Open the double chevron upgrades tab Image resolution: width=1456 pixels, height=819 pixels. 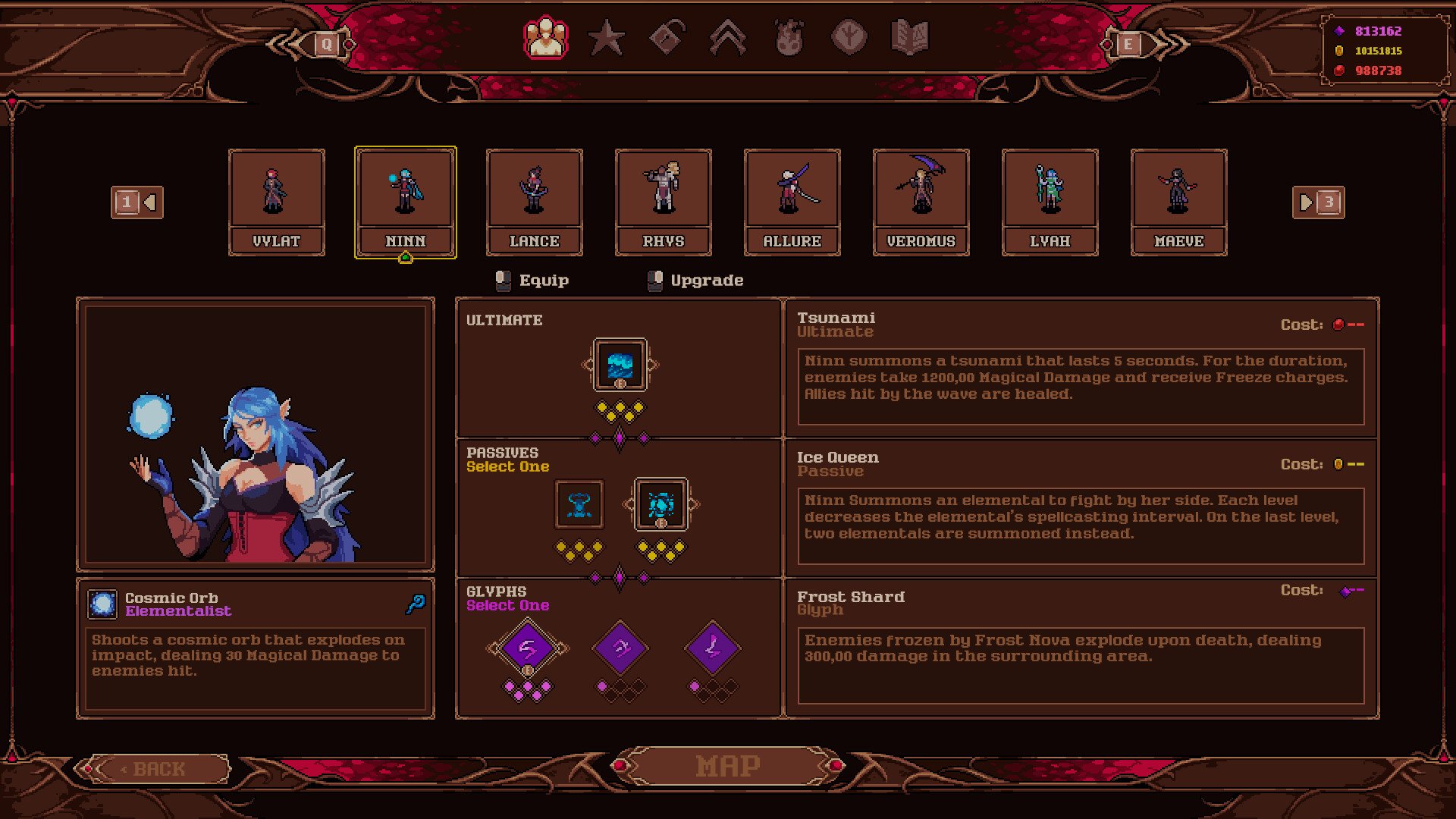coord(728,38)
